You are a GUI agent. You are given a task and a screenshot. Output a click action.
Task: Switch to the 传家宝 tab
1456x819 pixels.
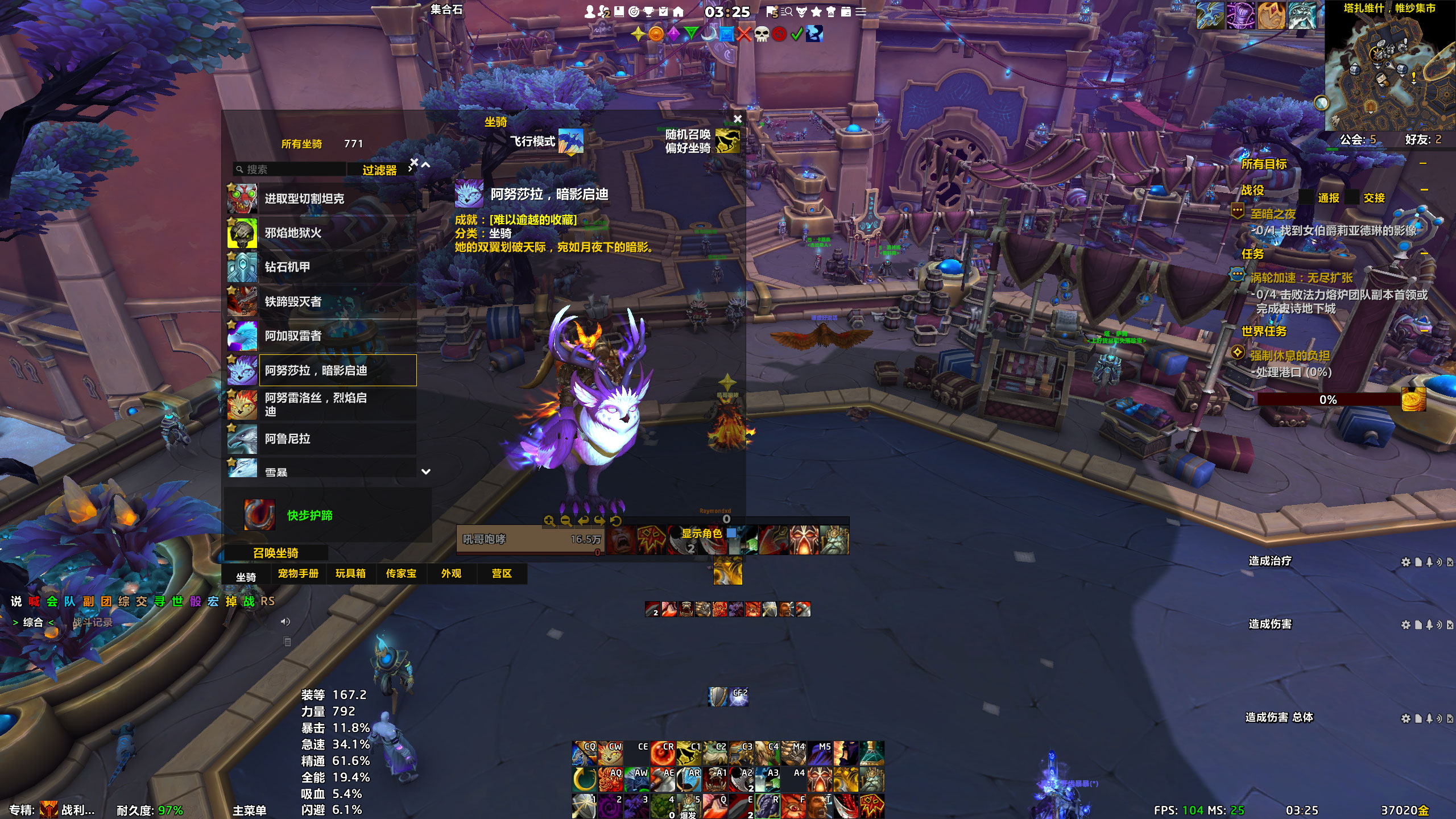(x=401, y=574)
